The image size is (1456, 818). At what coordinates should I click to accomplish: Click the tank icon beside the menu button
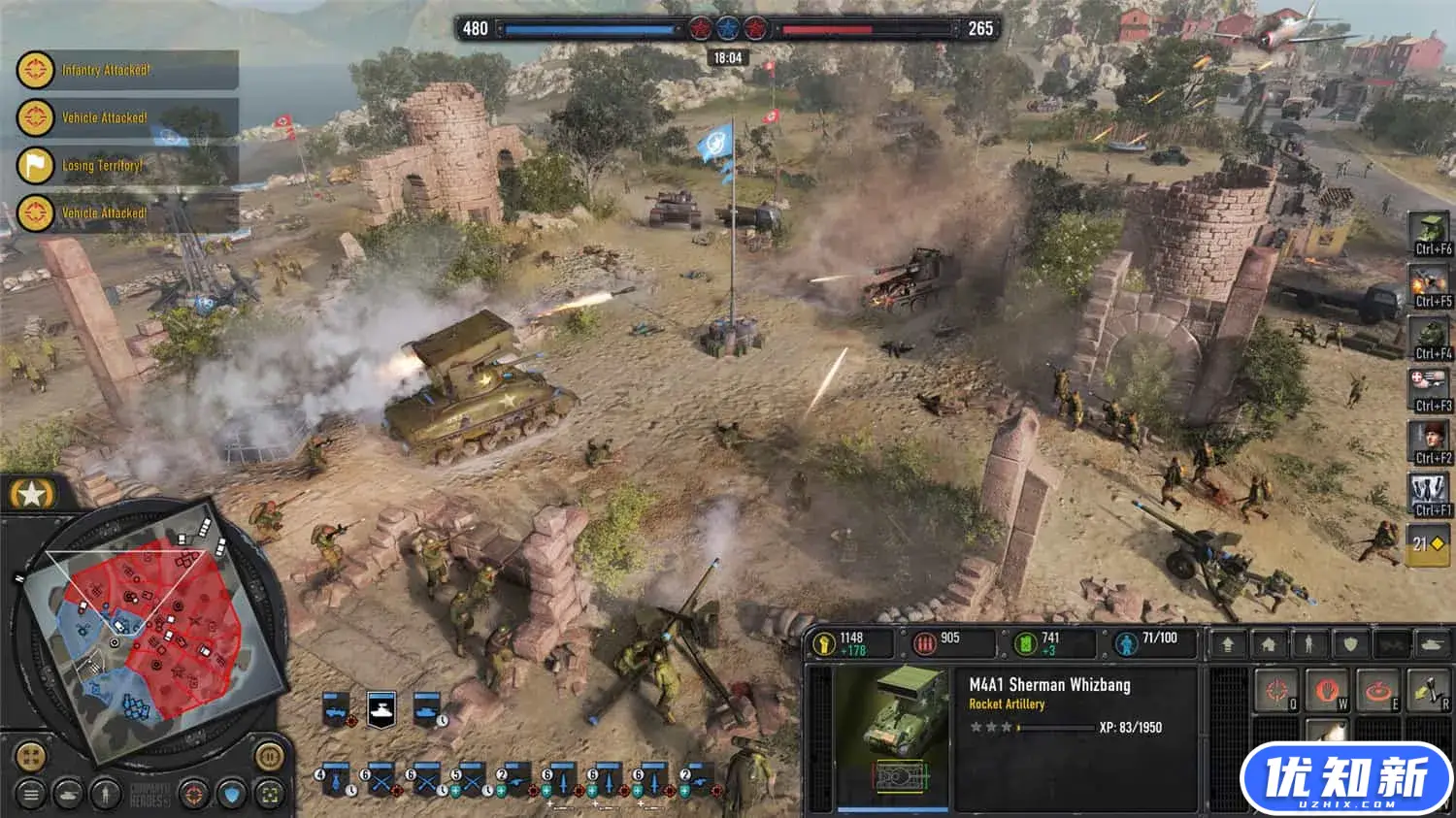[x=68, y=795]
